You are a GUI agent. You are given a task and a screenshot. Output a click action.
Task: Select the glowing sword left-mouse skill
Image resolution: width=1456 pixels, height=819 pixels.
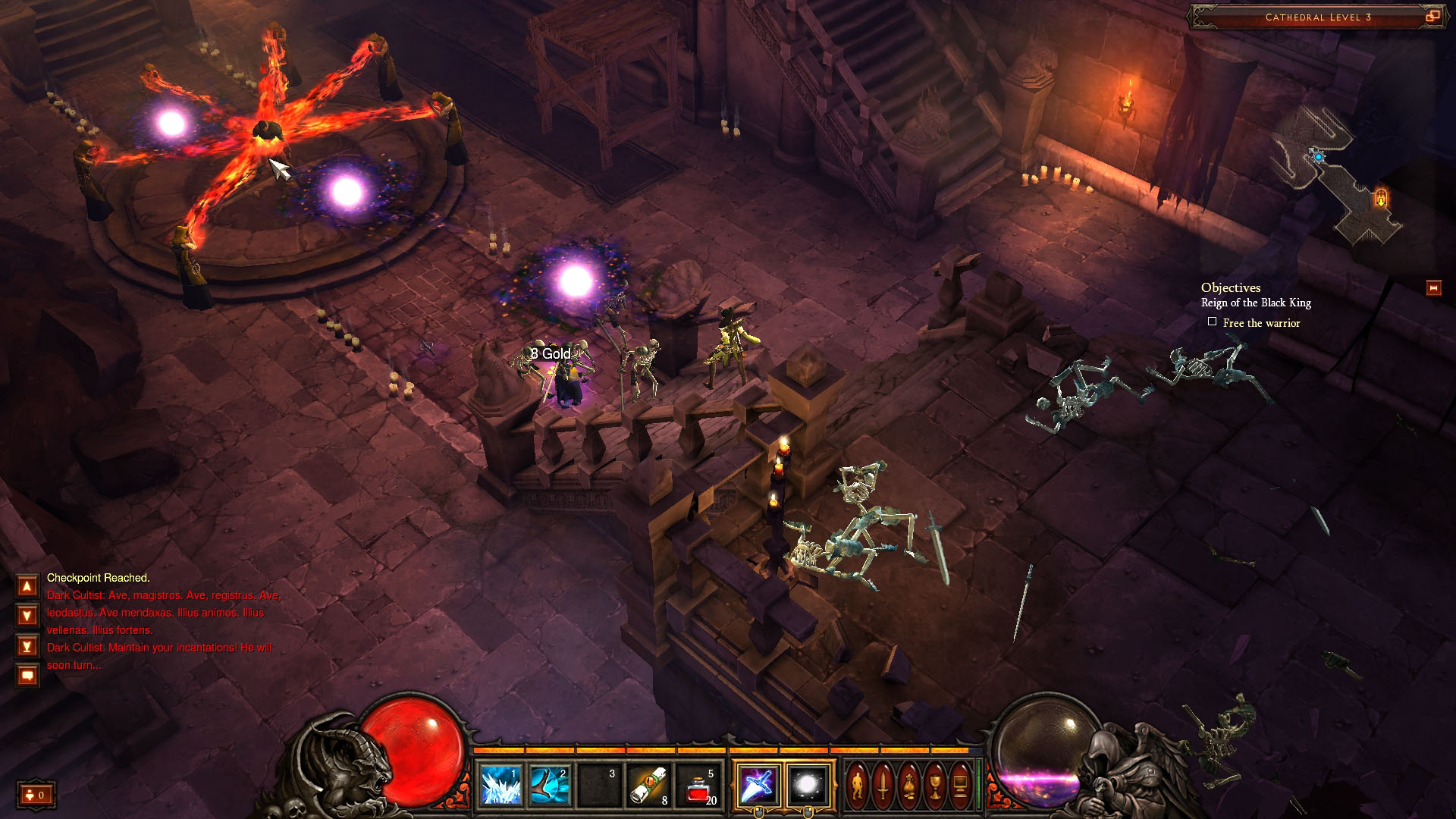pyautogui.click(x=758, y=785)
